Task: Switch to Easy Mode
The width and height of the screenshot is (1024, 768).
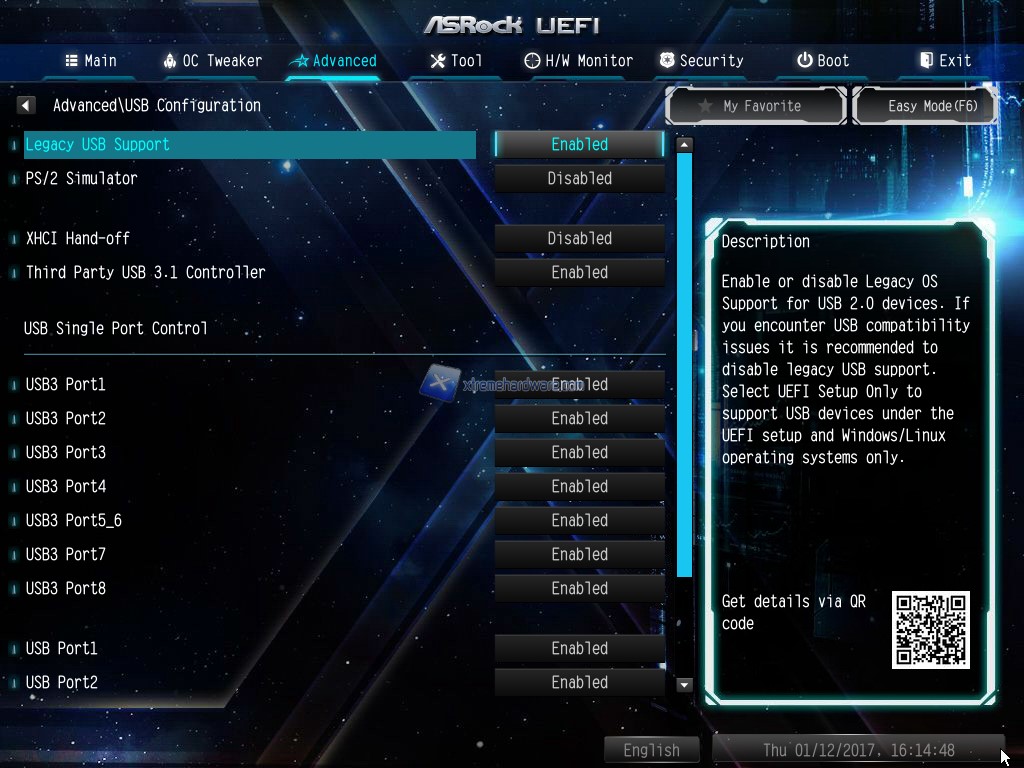Action: [x=925, y=106]
